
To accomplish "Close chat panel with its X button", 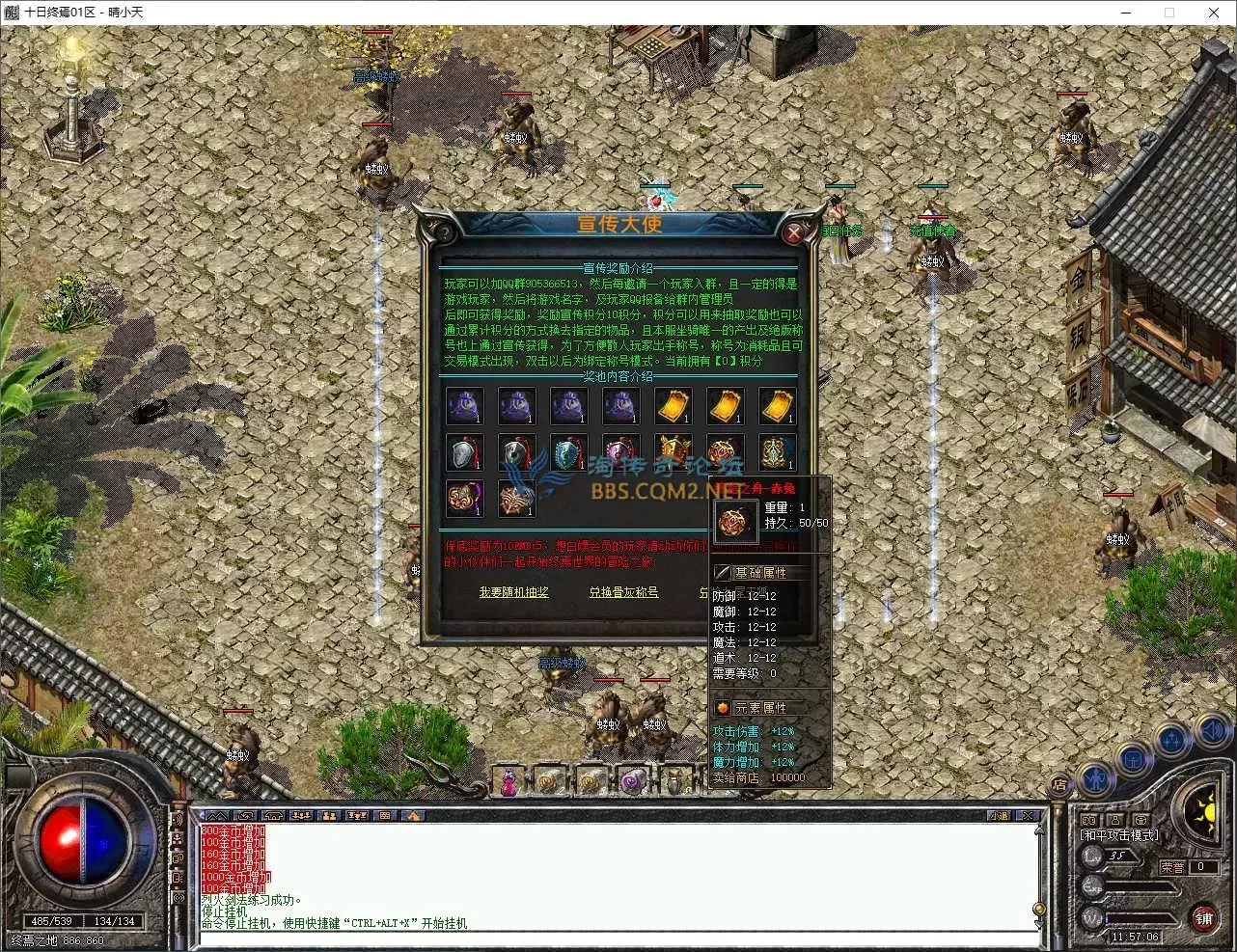I will [1028, 816].
